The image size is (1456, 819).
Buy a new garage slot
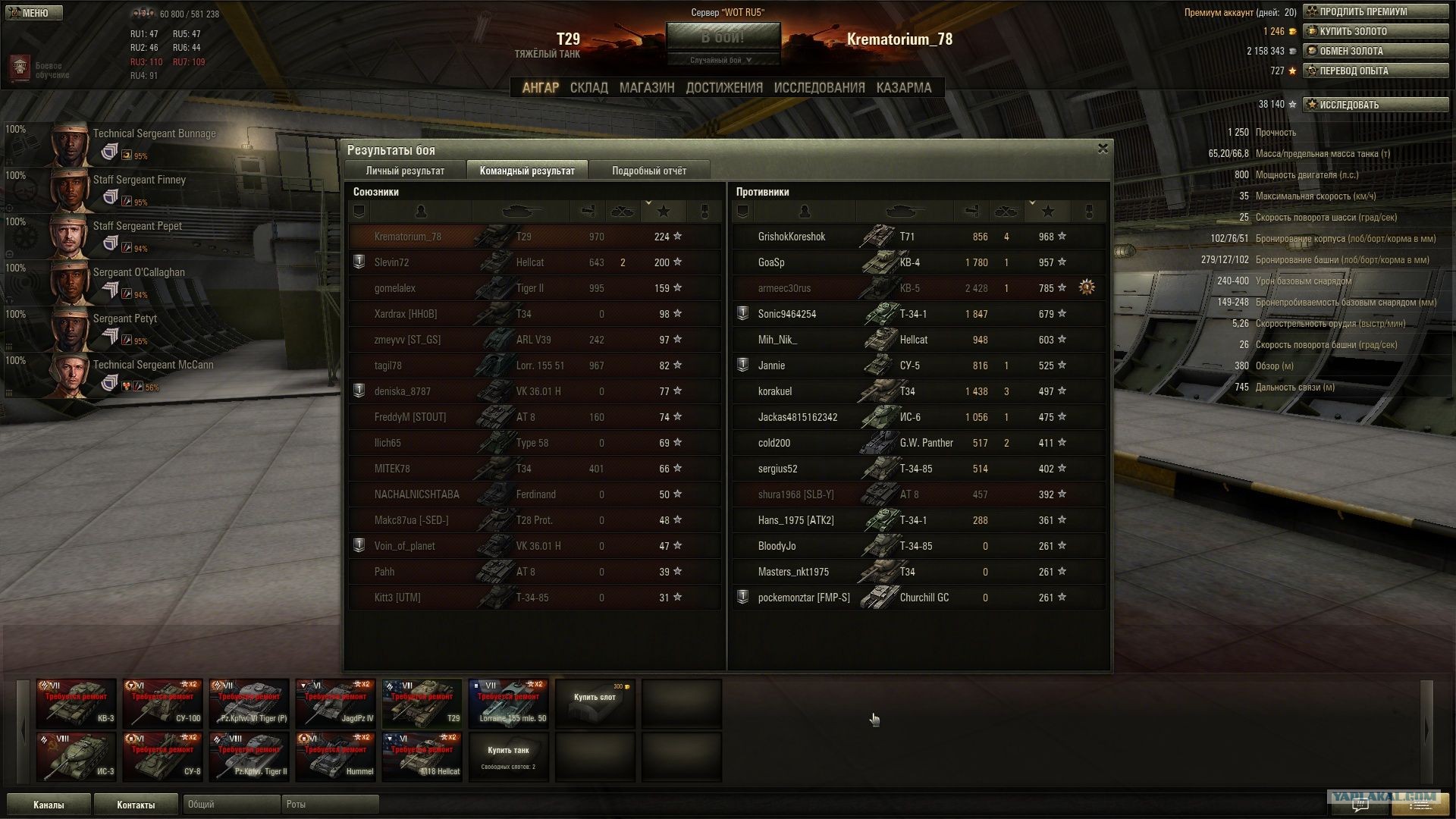[595, 704]
